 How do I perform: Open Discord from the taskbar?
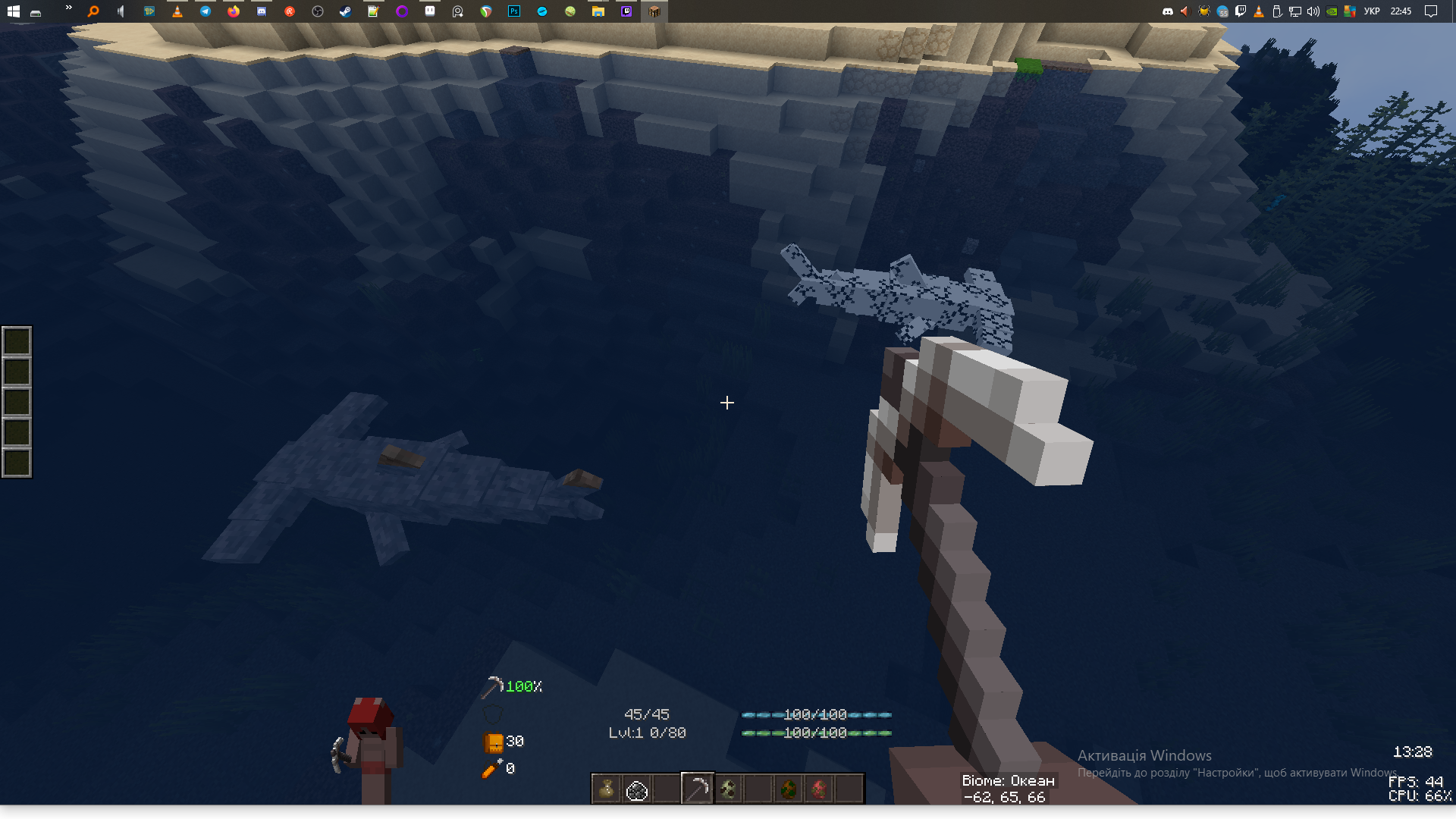pyautogui.click(x=262, y=11)
